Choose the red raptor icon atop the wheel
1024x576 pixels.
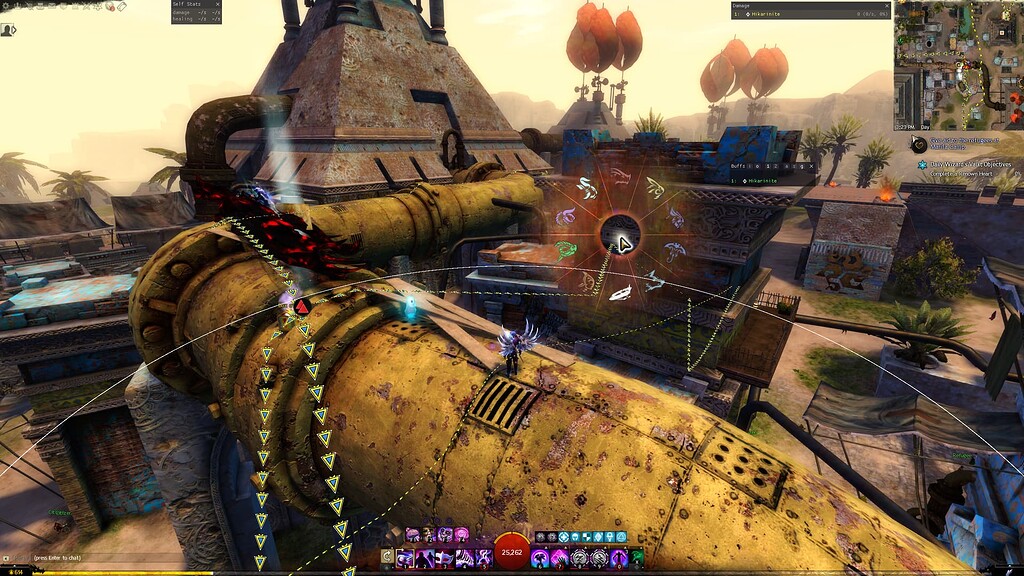pyautogui.click(x=620, y=176)
